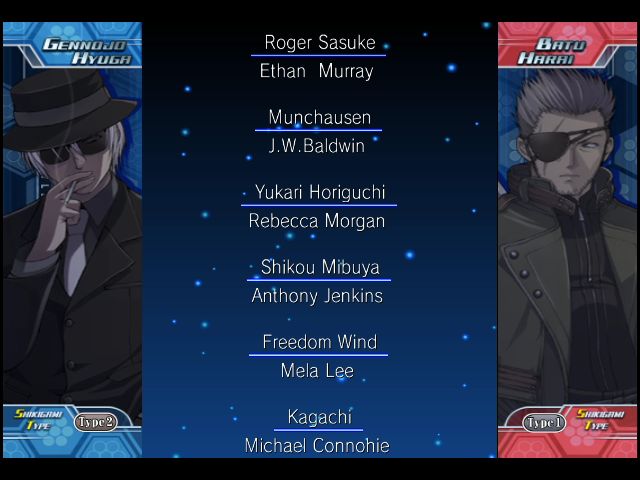Select the Type 1 shikigami badge

(545, 422)
